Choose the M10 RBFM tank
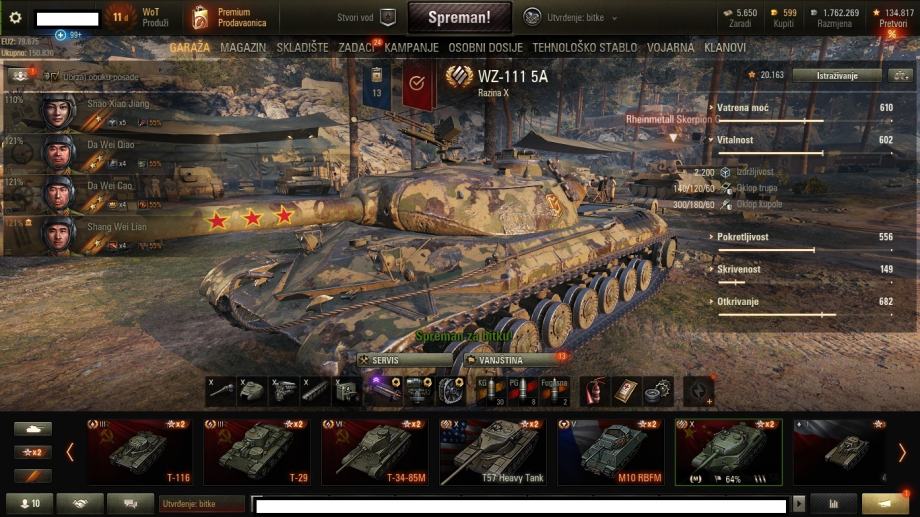920x517 pixels. 610,452
